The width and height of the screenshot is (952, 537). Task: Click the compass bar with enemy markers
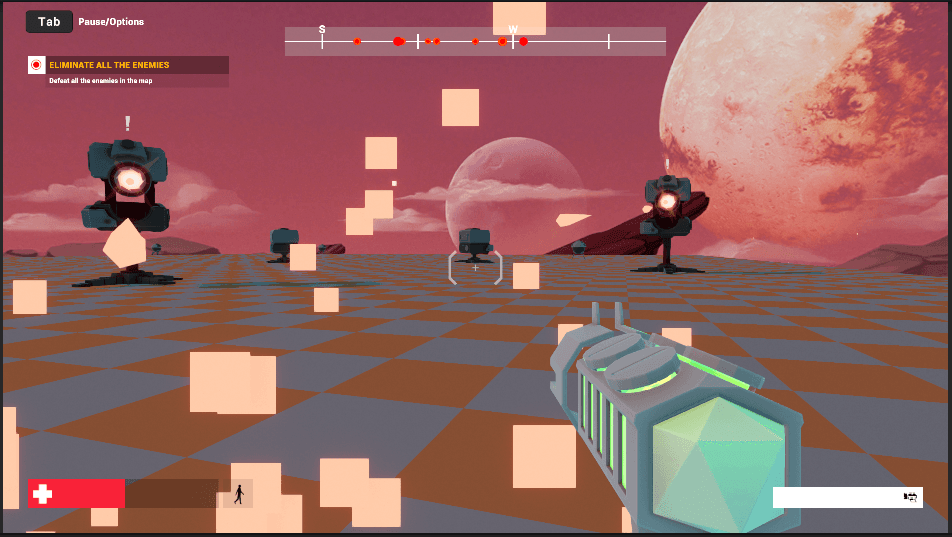475,41
